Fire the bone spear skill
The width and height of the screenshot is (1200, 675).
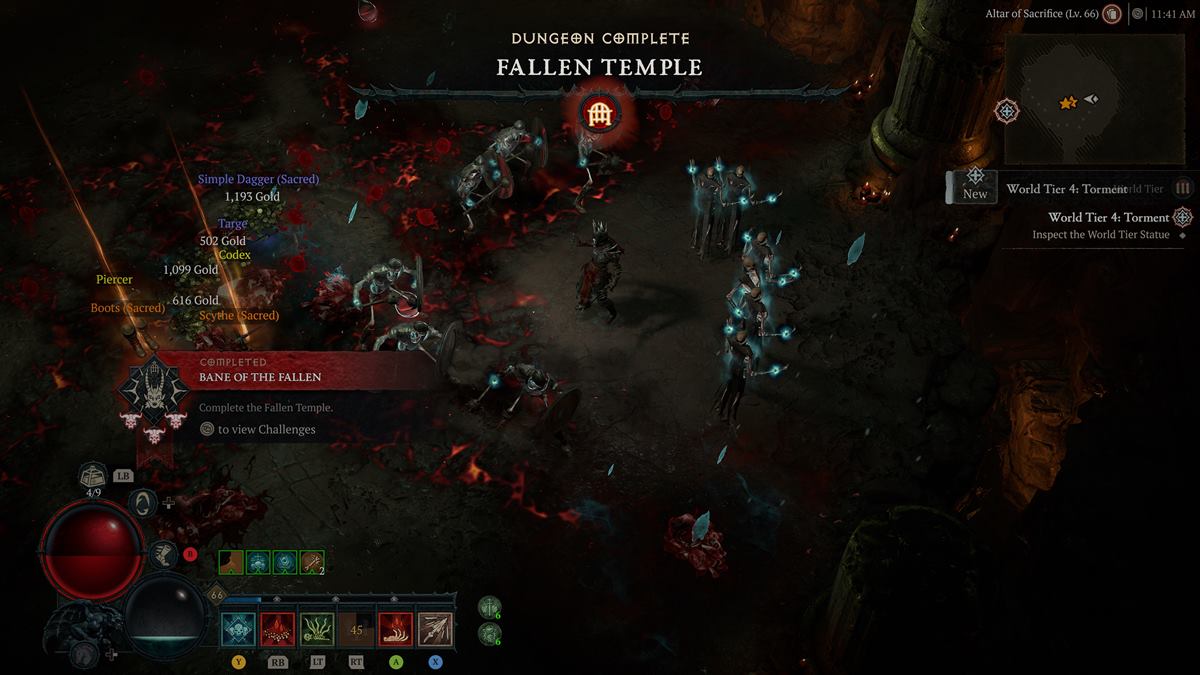(x=435, y=631)
